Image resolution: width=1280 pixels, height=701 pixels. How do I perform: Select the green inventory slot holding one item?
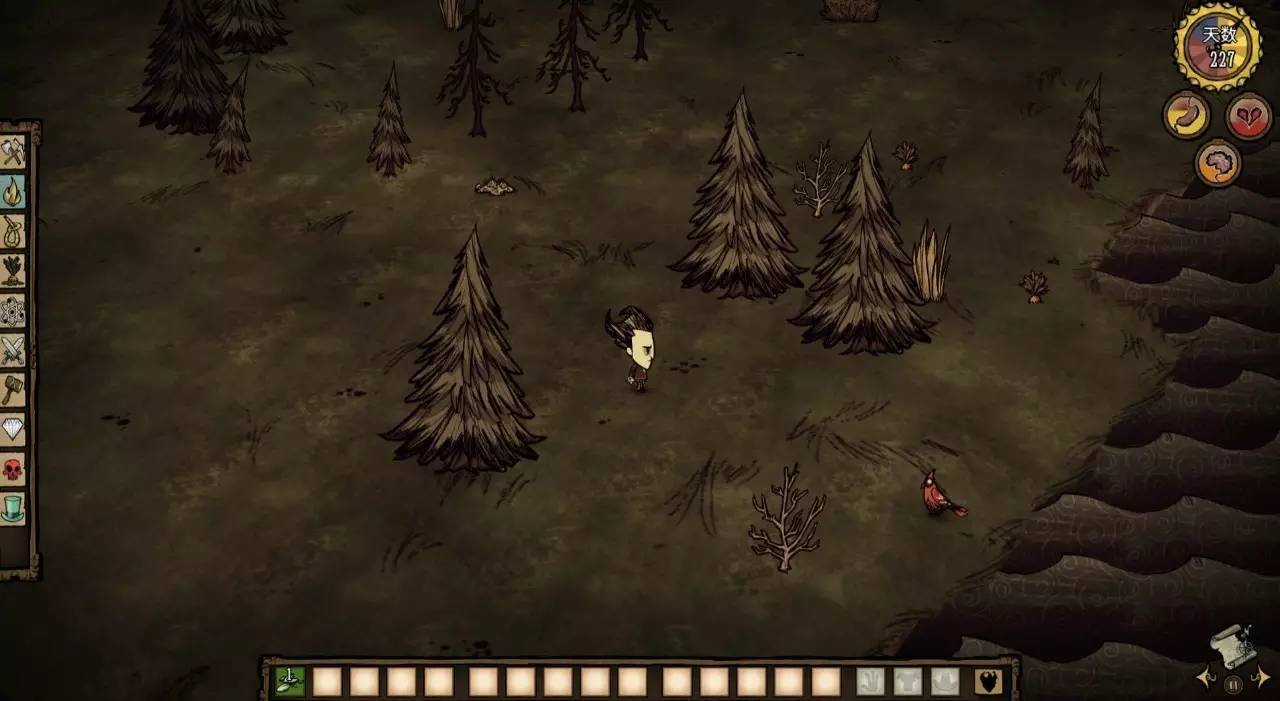(290, 681)
